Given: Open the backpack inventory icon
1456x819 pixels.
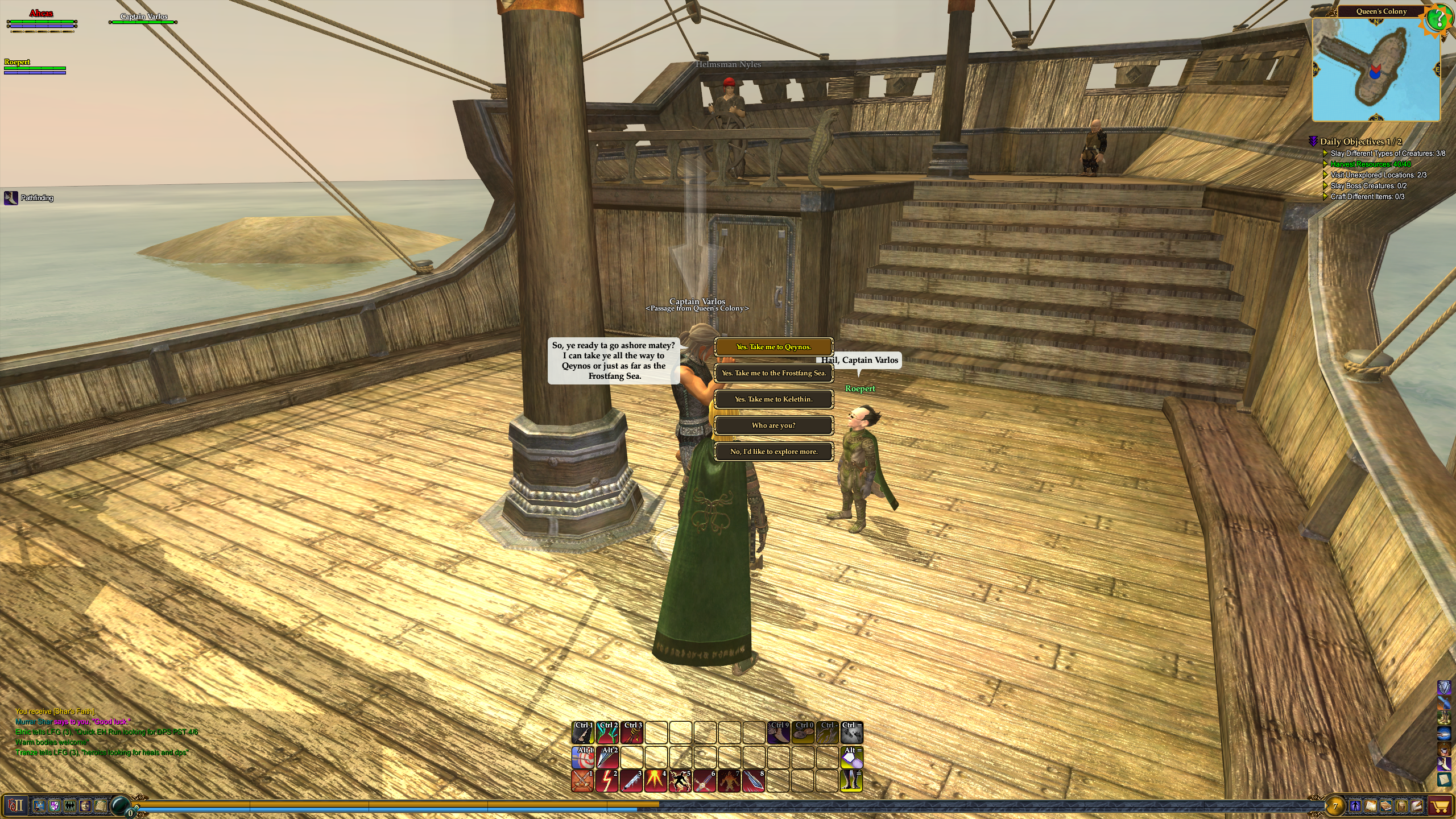Looking at the screenshot, I should tap(1400, 806).
